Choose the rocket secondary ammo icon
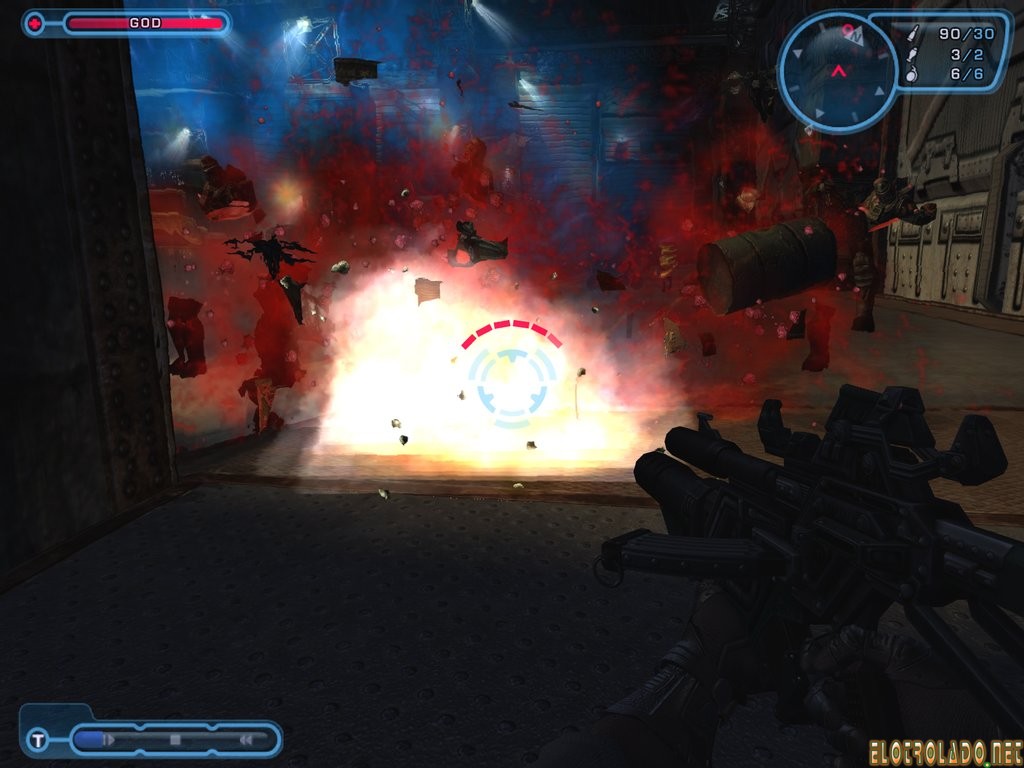The image size is (1024, 768). point(910,54)
